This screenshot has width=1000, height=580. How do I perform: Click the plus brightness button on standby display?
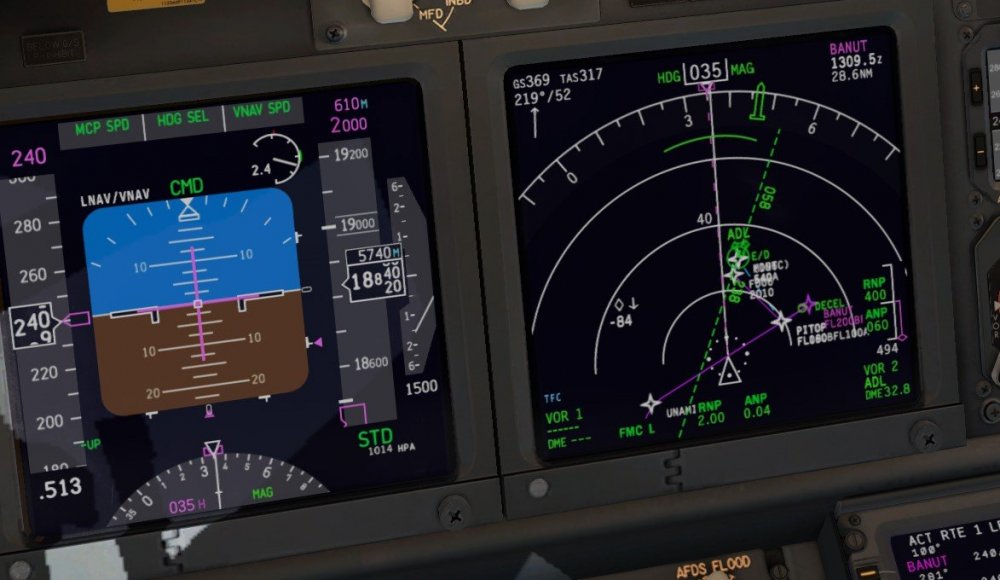[976, 90]
